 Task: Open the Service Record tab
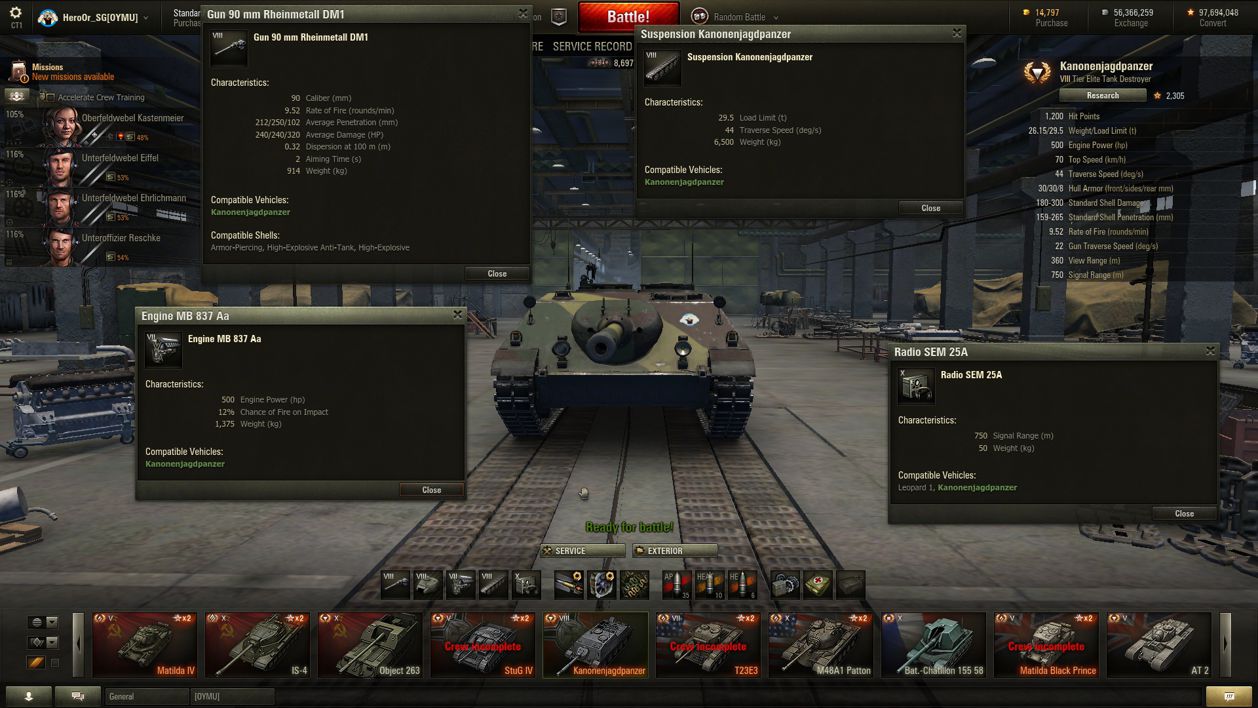tap(592, 47)
